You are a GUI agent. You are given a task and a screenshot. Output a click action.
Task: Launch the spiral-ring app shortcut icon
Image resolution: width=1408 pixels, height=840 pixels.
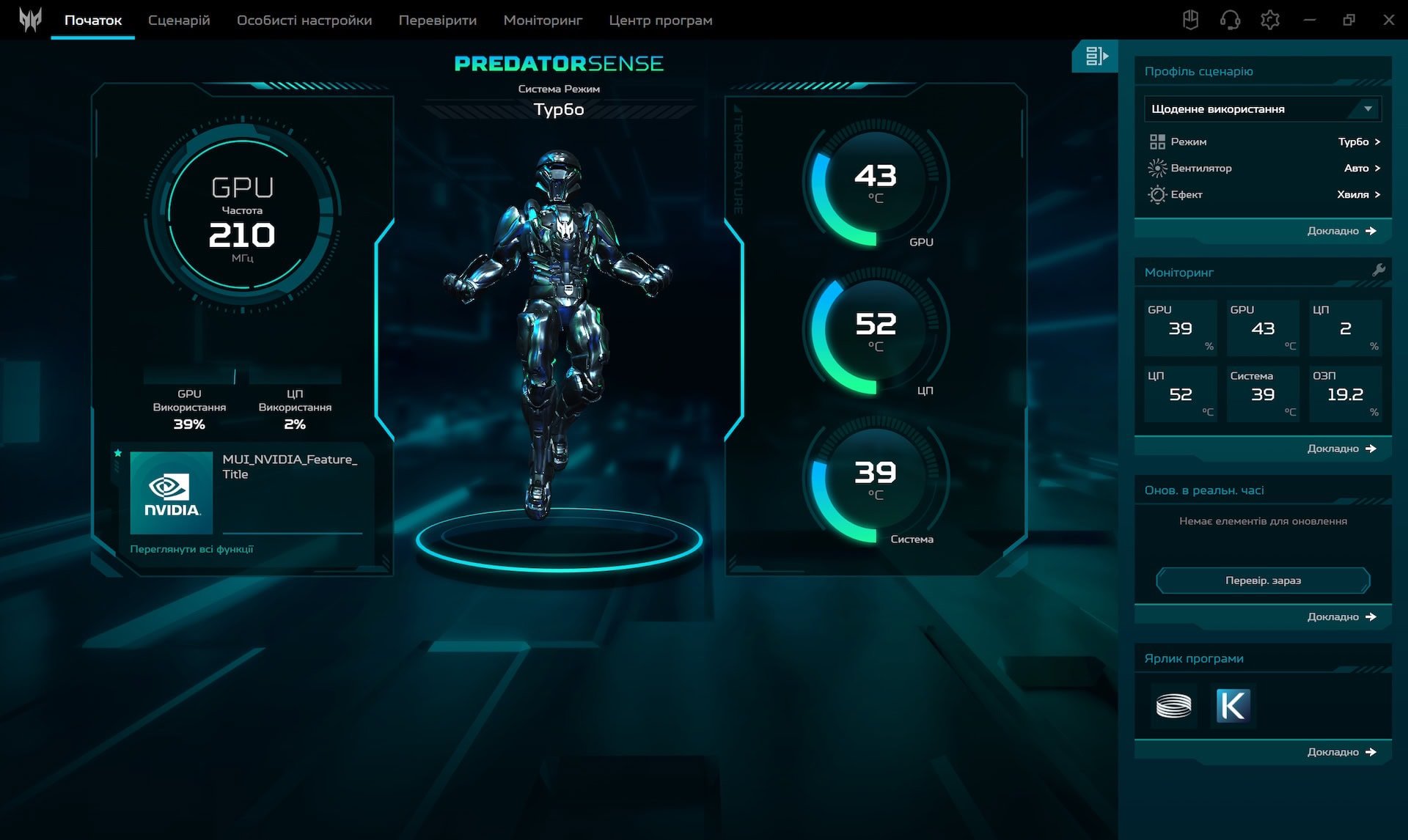pos(1174,706)
